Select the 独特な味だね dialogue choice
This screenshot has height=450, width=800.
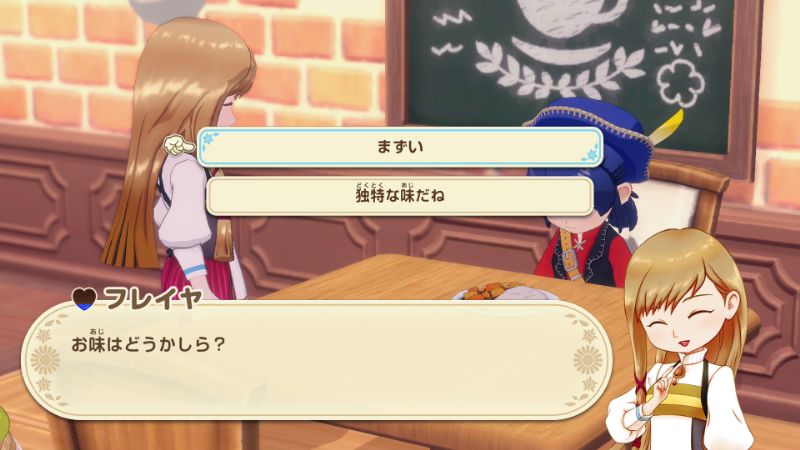click(x=400, y=195)
